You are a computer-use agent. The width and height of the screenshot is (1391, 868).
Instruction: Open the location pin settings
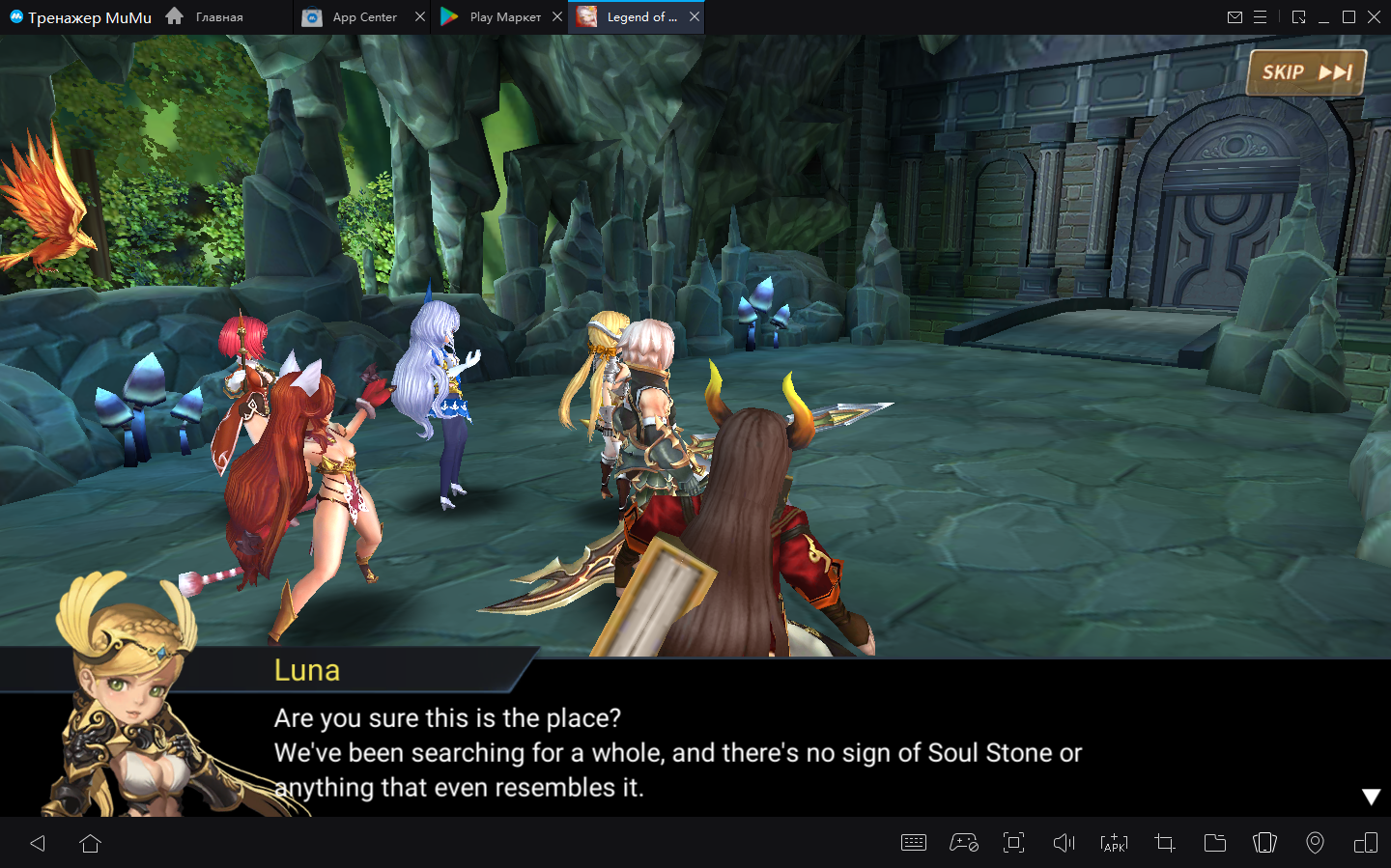[1315, 843]
